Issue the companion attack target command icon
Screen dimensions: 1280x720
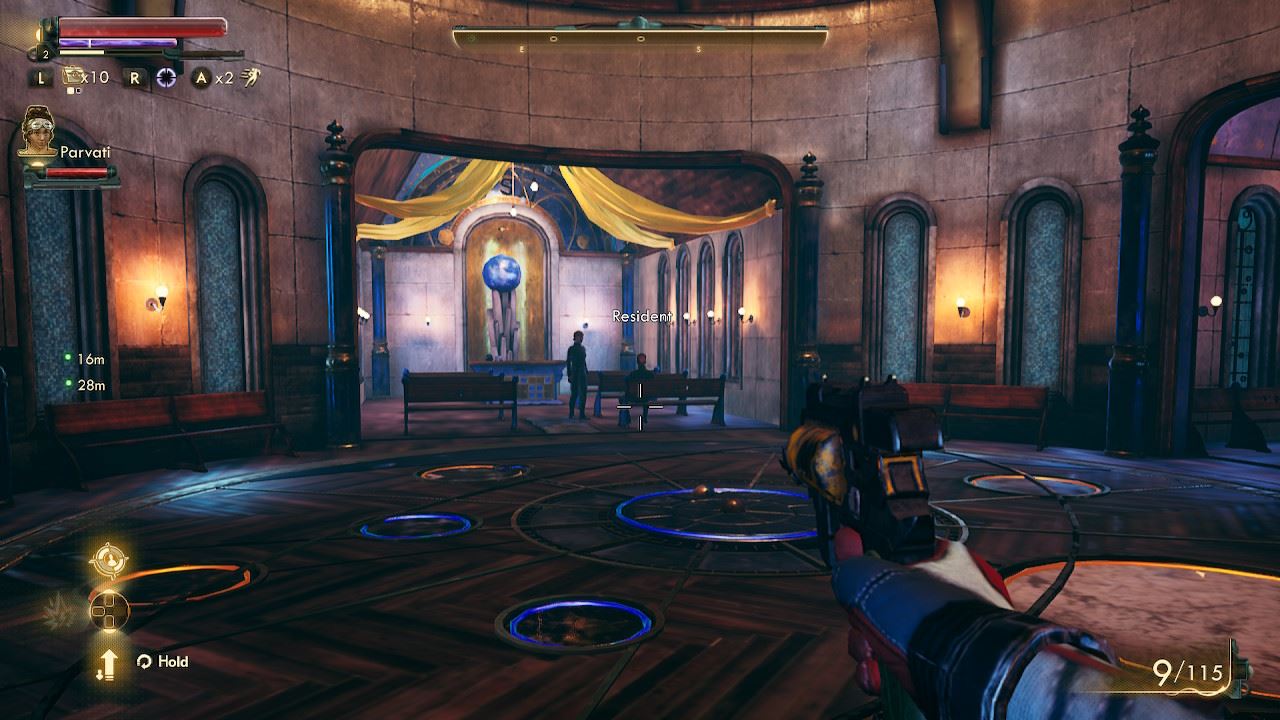(107, 560)
